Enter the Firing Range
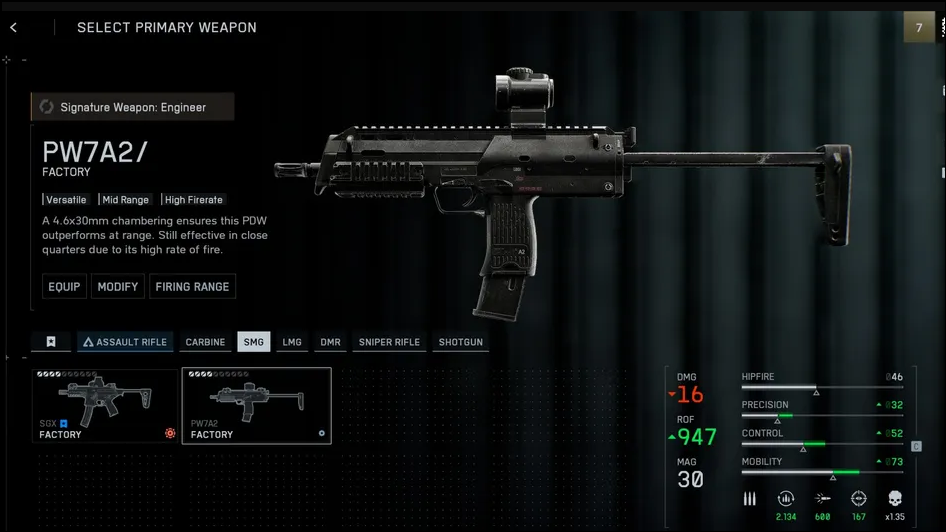 coord(192,287)
